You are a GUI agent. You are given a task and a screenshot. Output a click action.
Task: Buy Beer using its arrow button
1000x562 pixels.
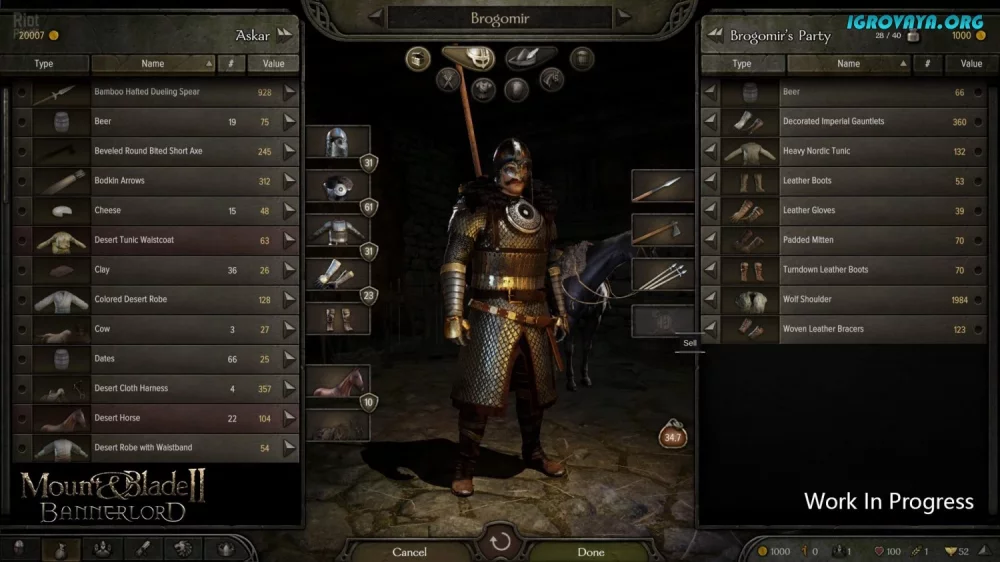point(290,122)
